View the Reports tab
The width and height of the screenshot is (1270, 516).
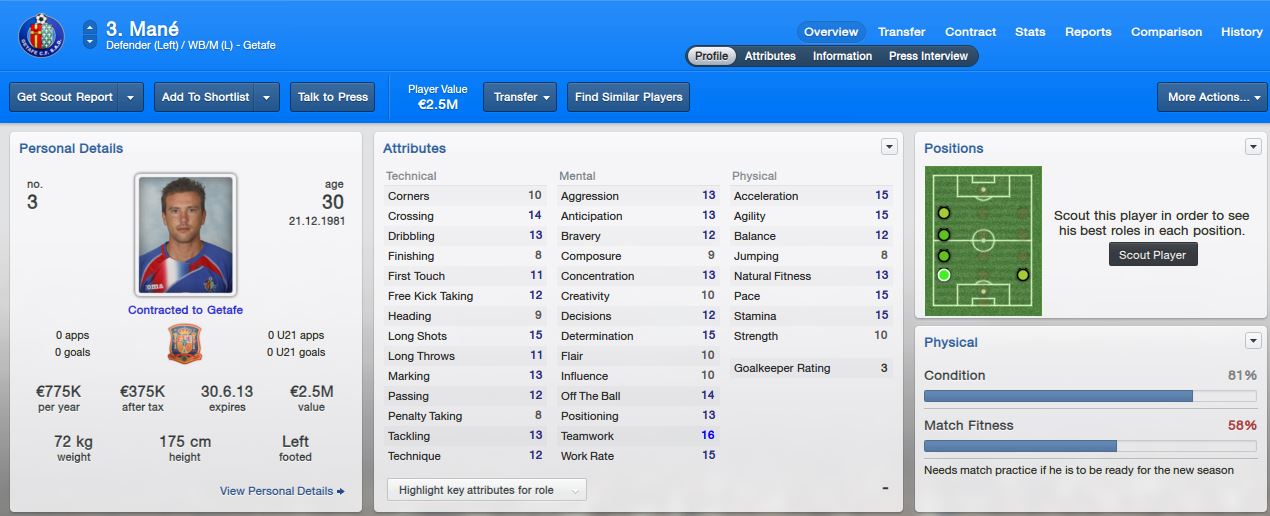1088,32
